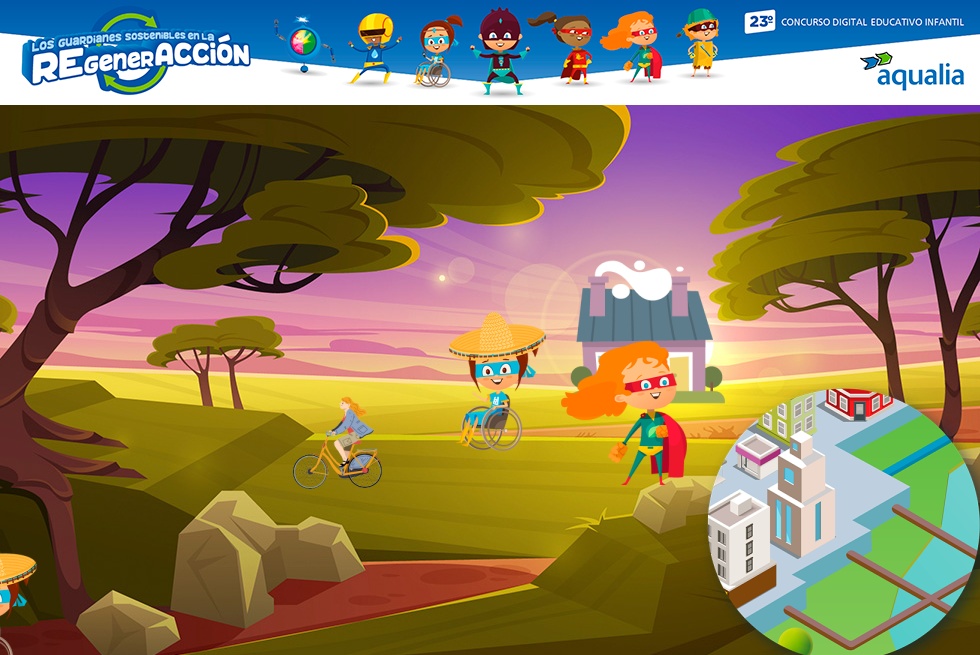
Task: Open the Aqualia logo link
Action: tap(911, 70)
